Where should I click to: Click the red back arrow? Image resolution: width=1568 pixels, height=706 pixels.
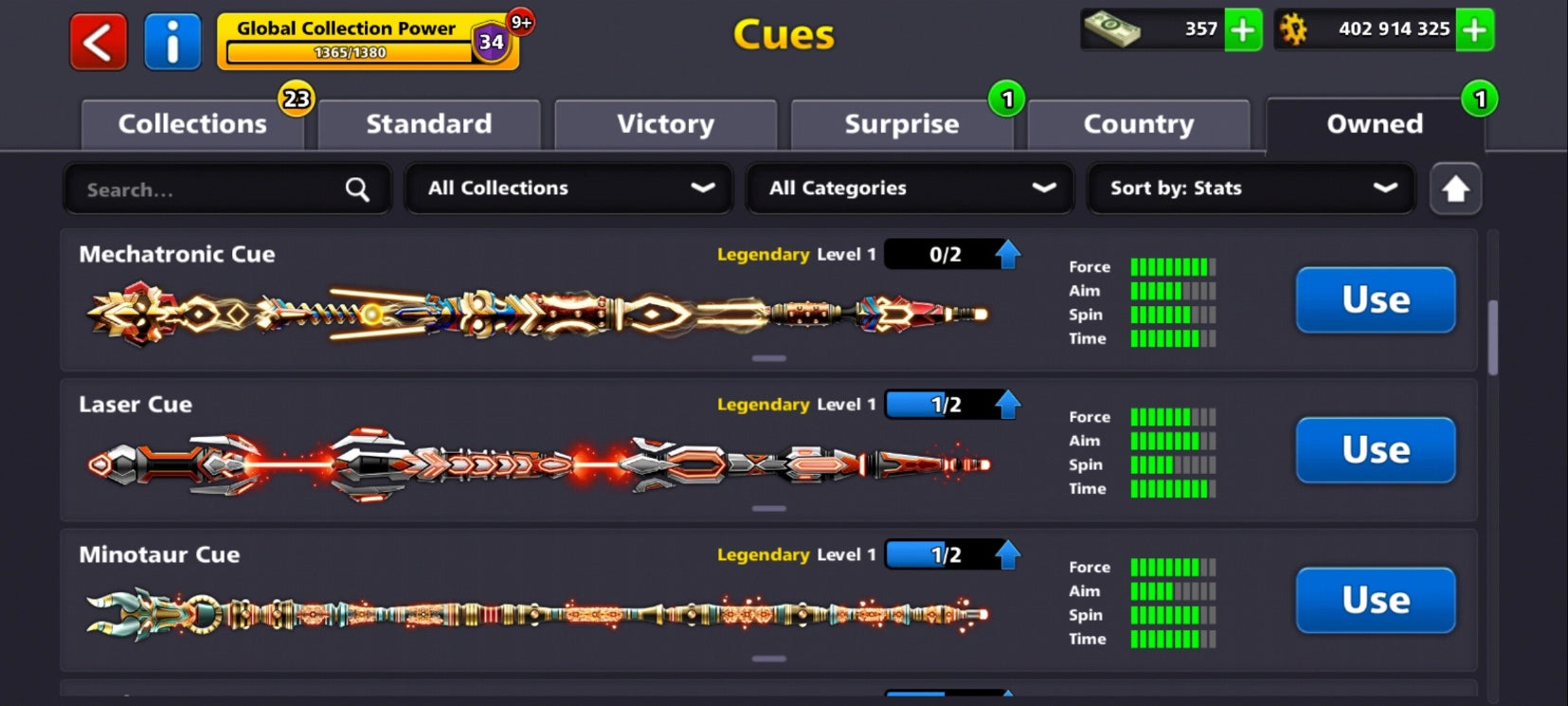tap(96, 42)
